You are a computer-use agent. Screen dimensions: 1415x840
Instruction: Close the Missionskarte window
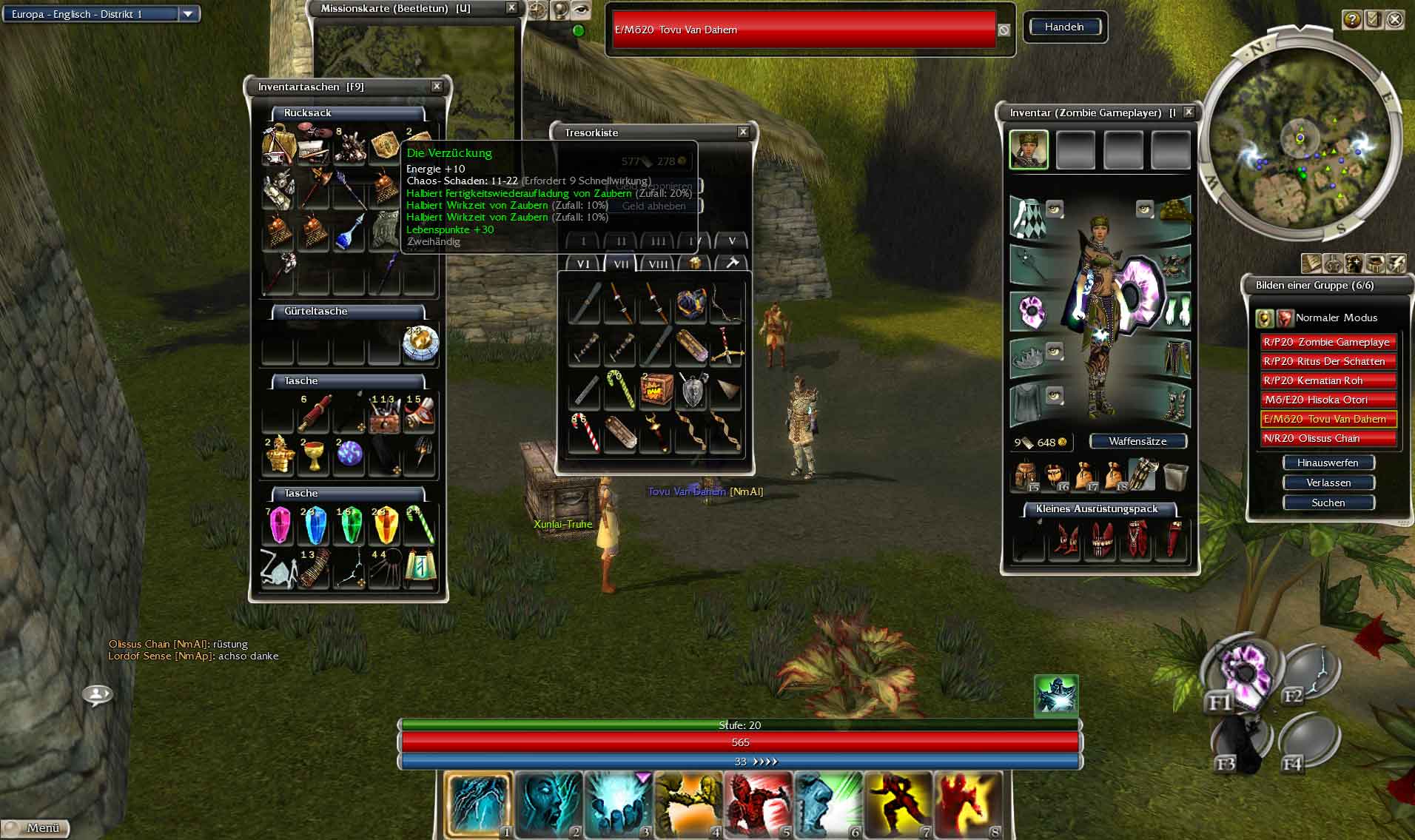click(x=511, y=8)
